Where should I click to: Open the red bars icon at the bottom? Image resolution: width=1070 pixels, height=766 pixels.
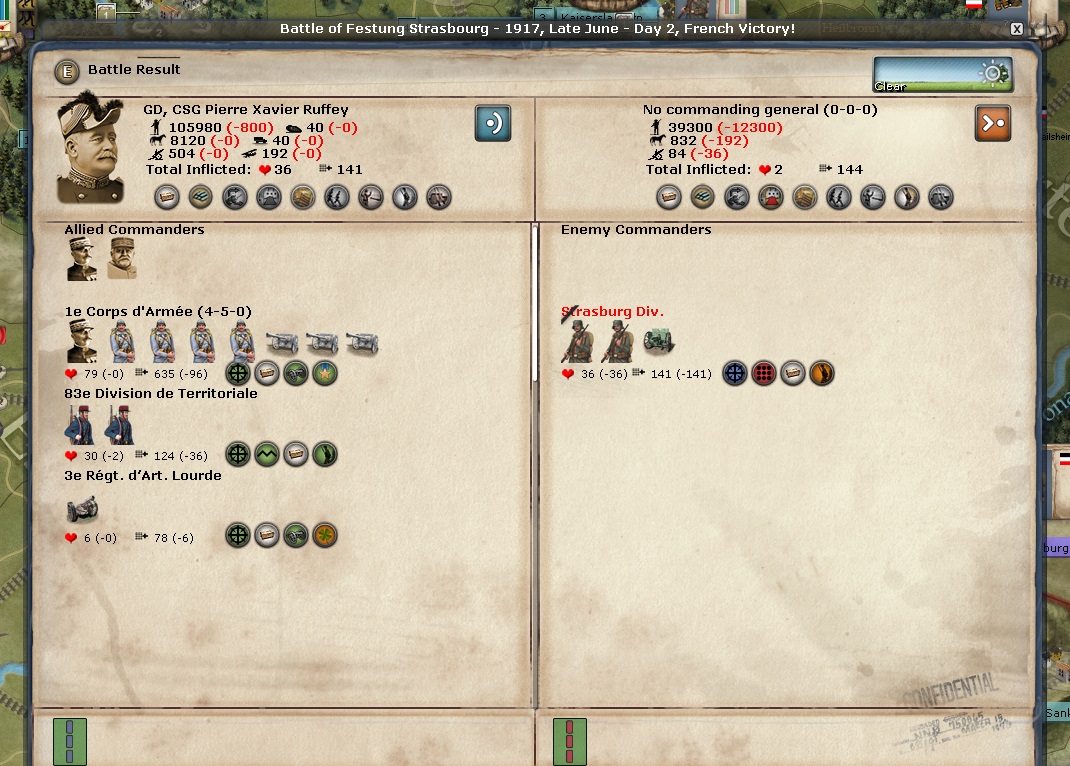(570, 741)
